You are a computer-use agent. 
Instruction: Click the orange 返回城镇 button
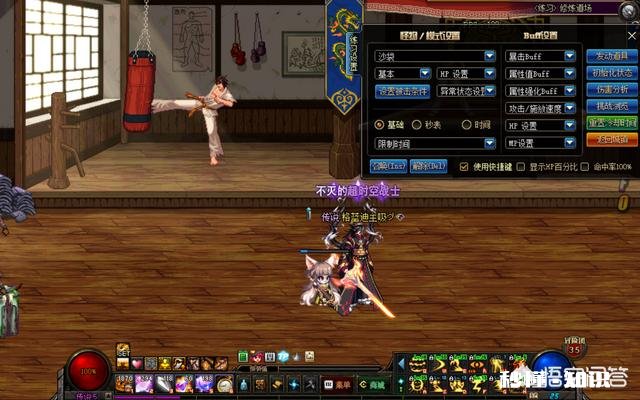611,139
